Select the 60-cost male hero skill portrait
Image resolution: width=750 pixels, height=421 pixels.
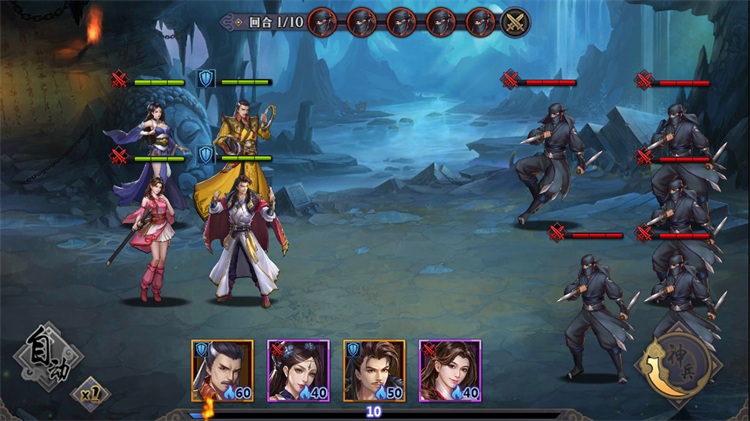tap(222, 371)
